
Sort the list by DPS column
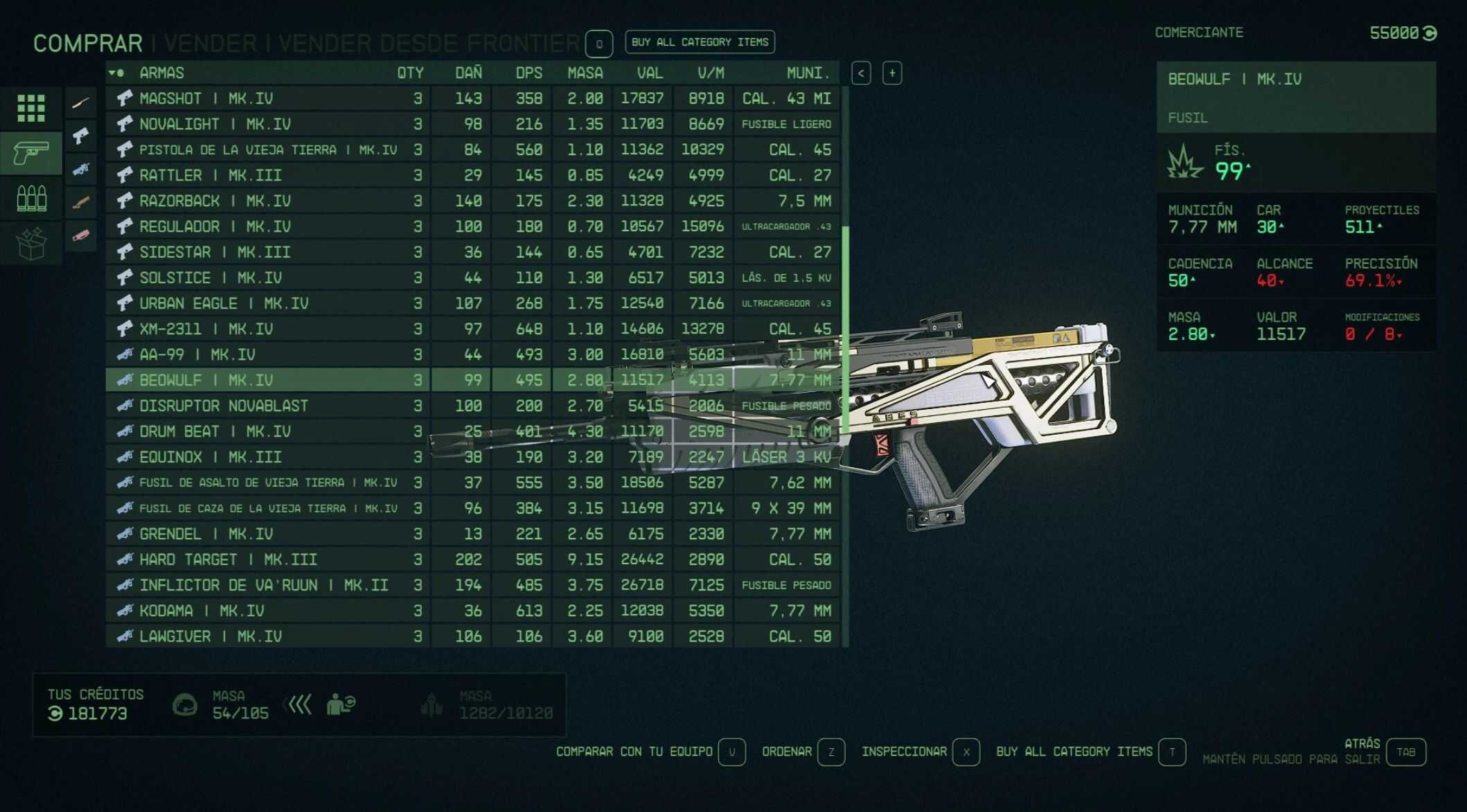[x=528, y=73]
